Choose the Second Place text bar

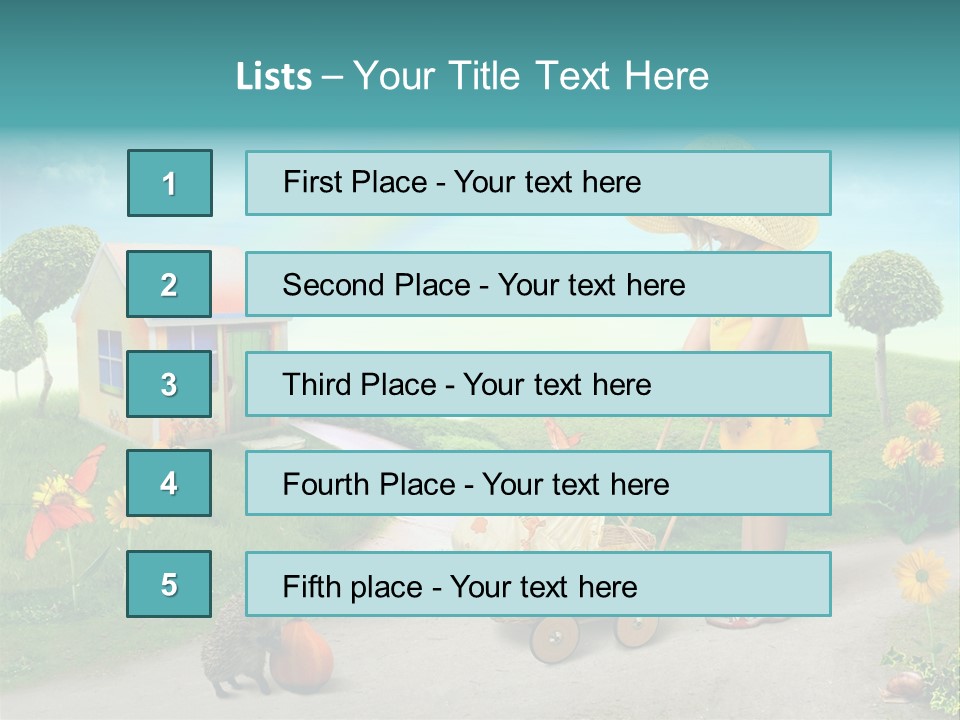(x=538, y=284)
